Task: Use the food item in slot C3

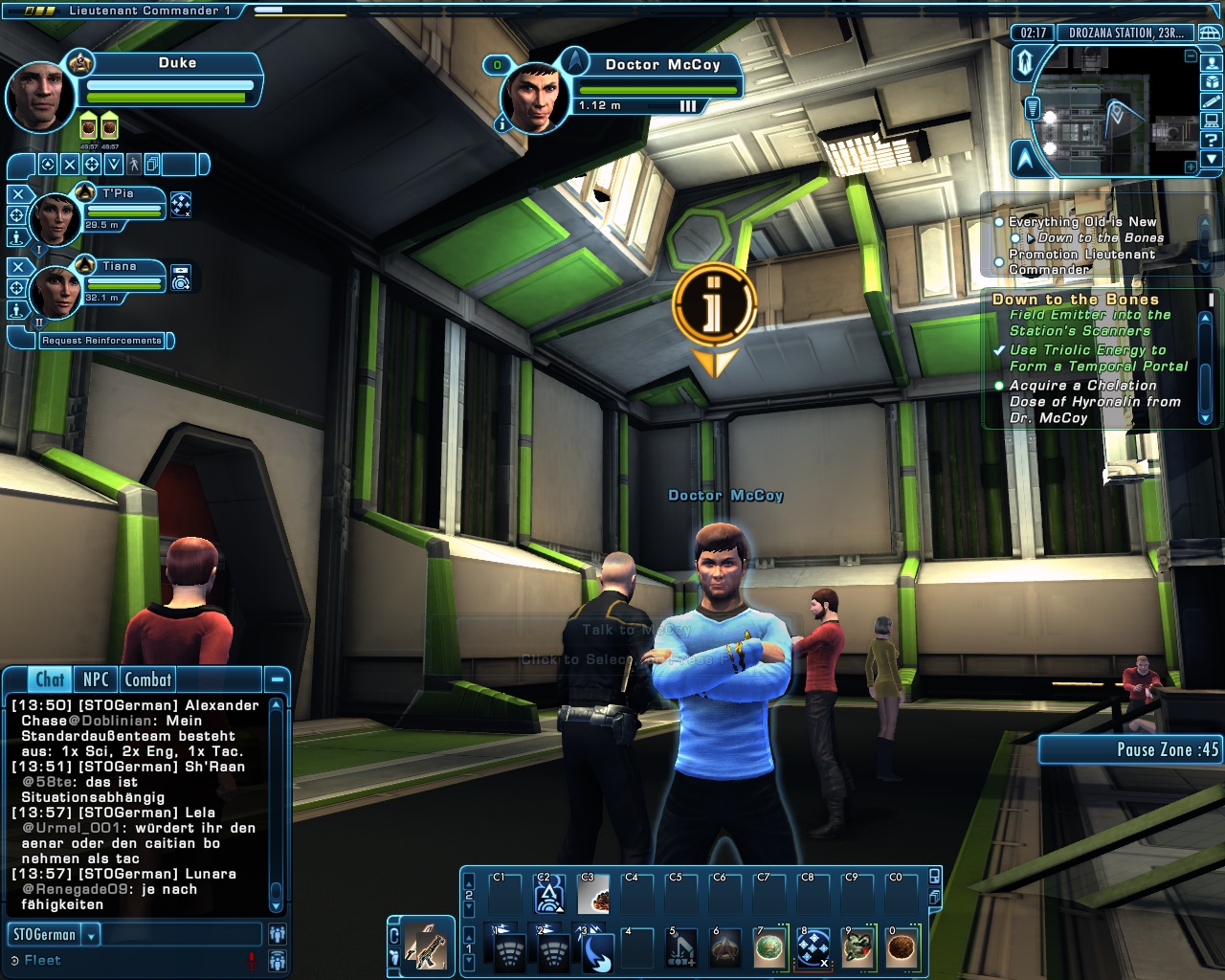Action: pos(594,895)
